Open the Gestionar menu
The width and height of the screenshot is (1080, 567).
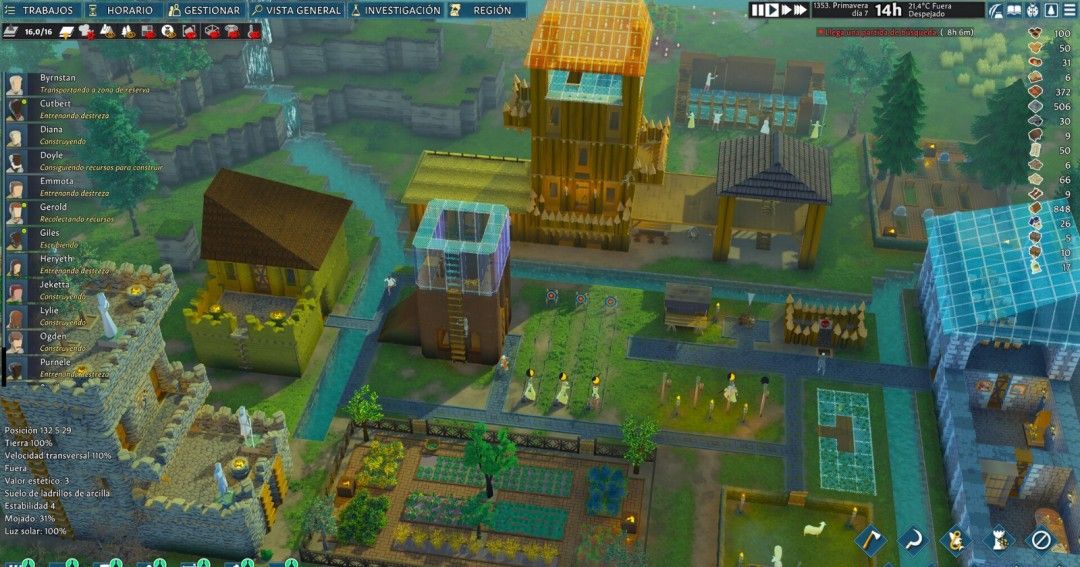(205, 10)
